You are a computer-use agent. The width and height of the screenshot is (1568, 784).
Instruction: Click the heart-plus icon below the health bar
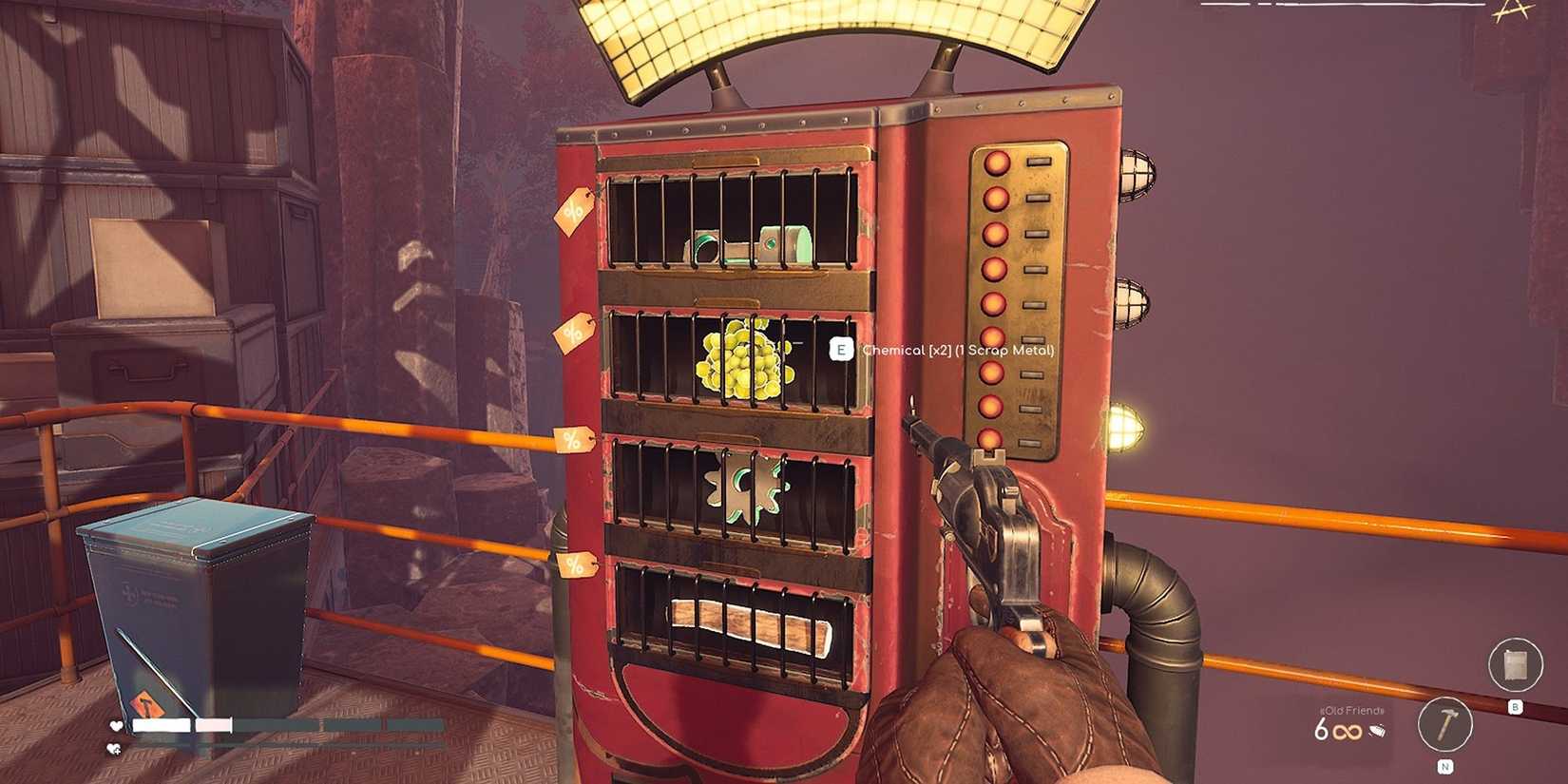point(115,748)
